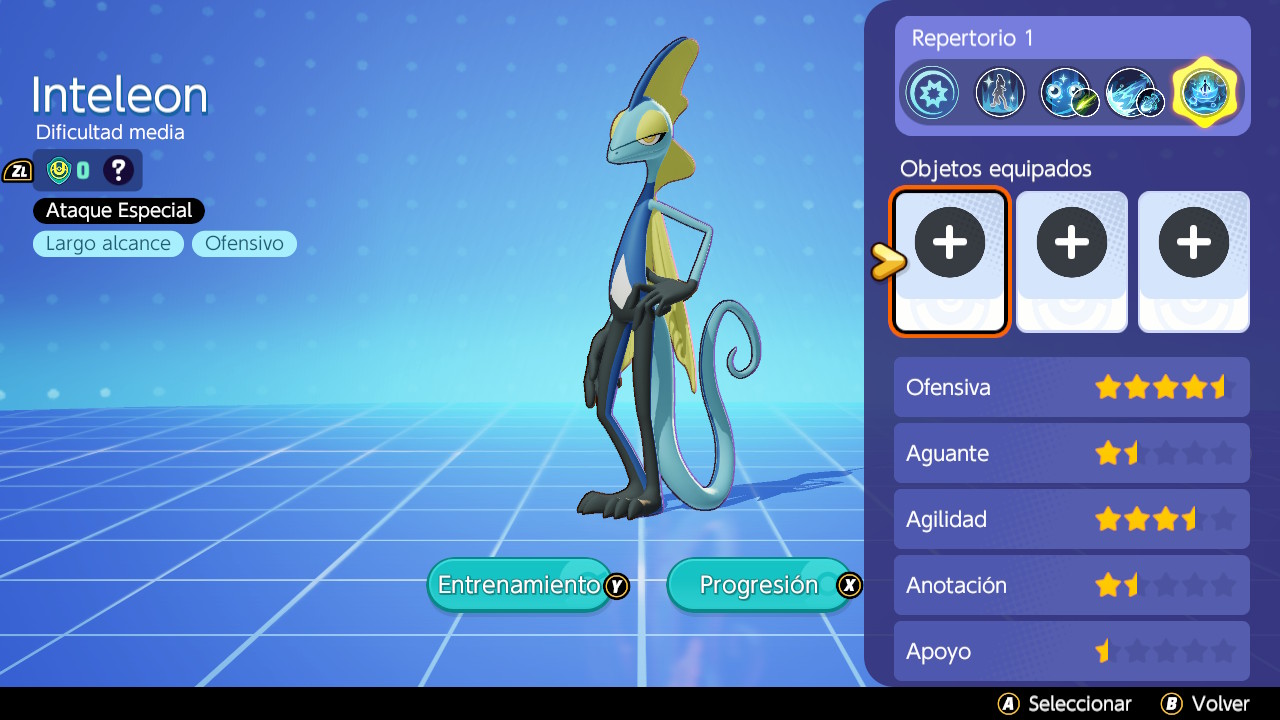Viewport: 1280px width, 720px height.
Task: Select the Anotación stat row
Action: [x=1071, y=585]
